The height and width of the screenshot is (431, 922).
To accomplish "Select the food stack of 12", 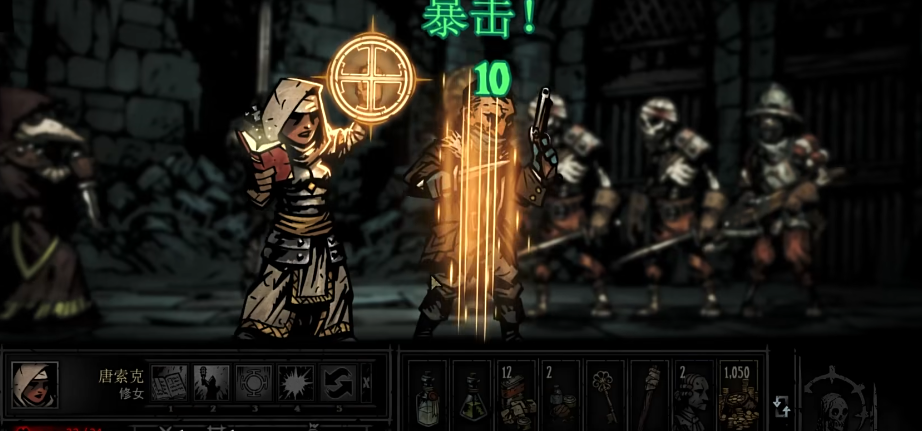I will (516, 393).
